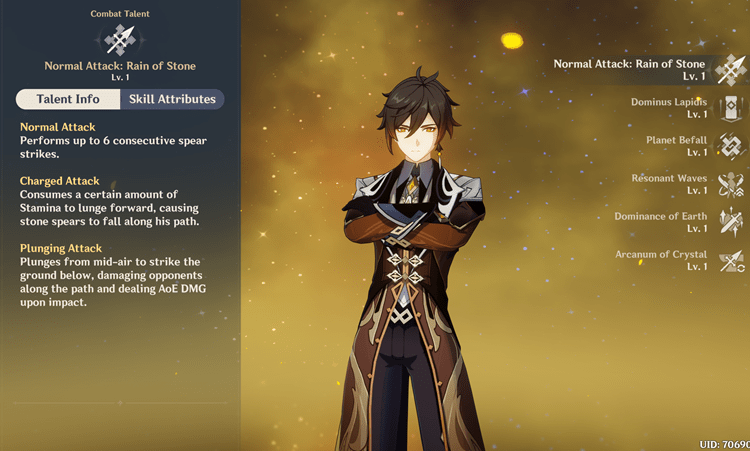Viewport: 750px width, 451px height.
Task: Switch to the Skill Attributes tab
Action: coord(171,99)
